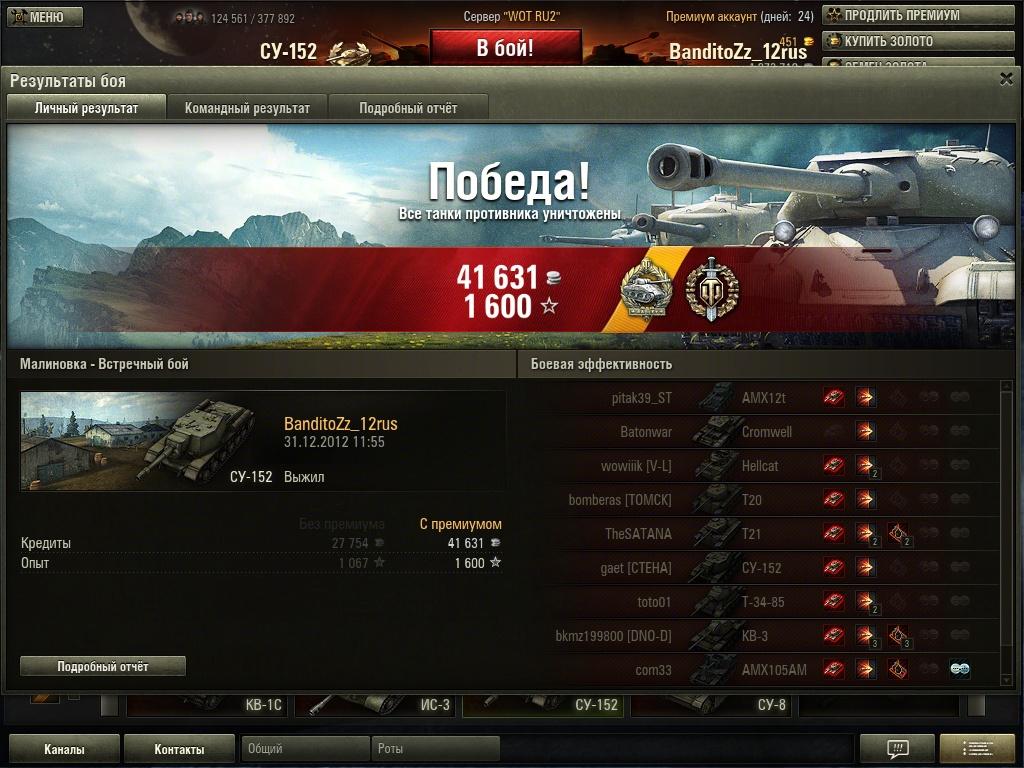Open the Меню button
Viewport: 1024px width, 768px height.
(x=40, y=17)
